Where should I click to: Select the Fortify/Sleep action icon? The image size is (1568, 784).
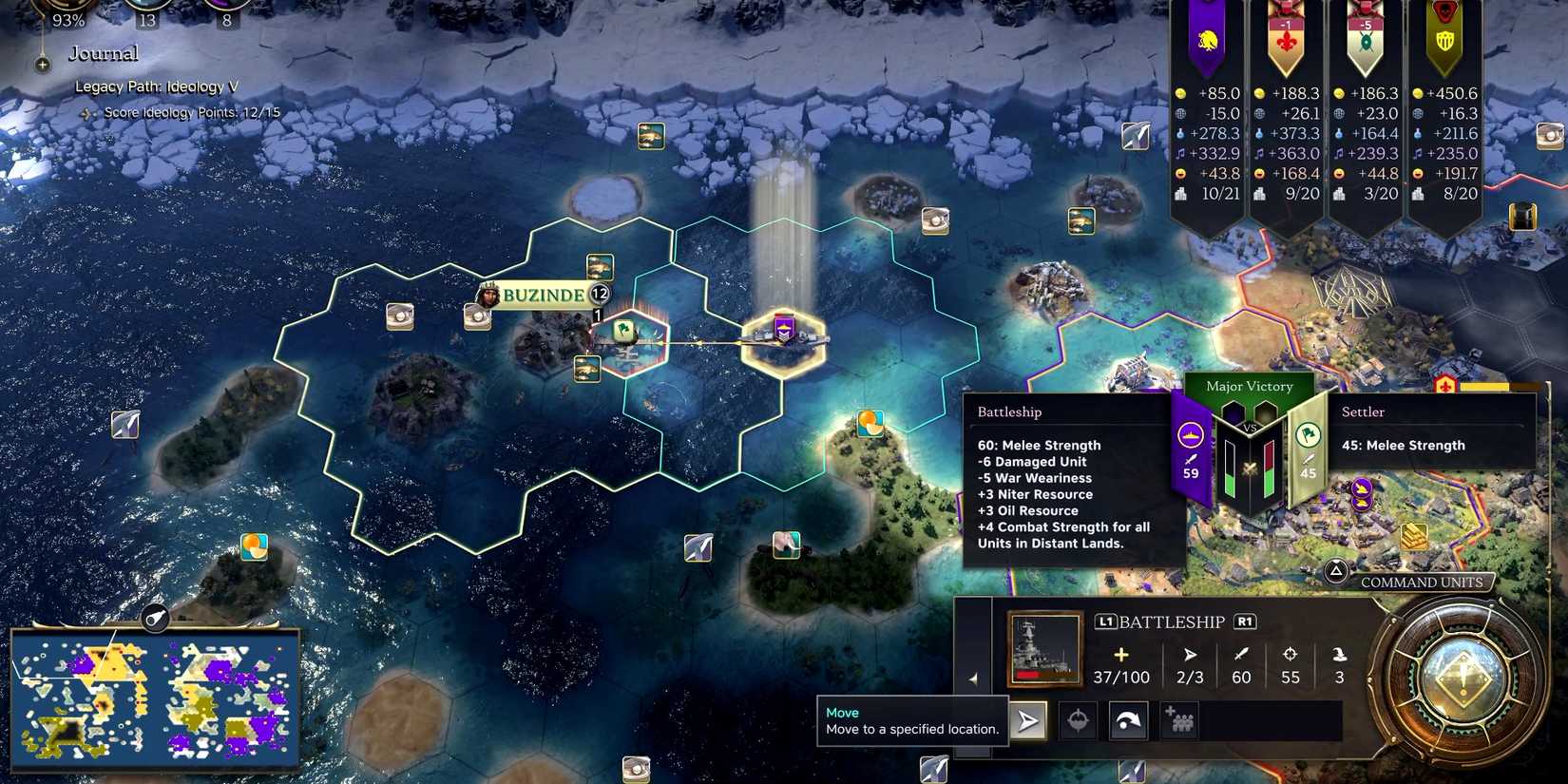pyautogui.click(x=1078, y=720)
